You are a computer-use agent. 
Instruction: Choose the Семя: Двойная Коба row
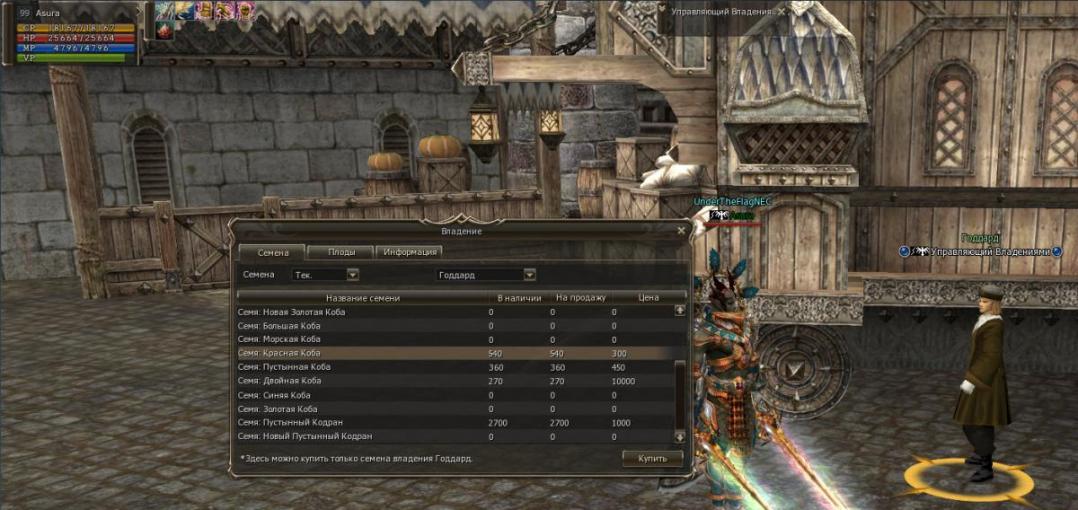[400, 381]
